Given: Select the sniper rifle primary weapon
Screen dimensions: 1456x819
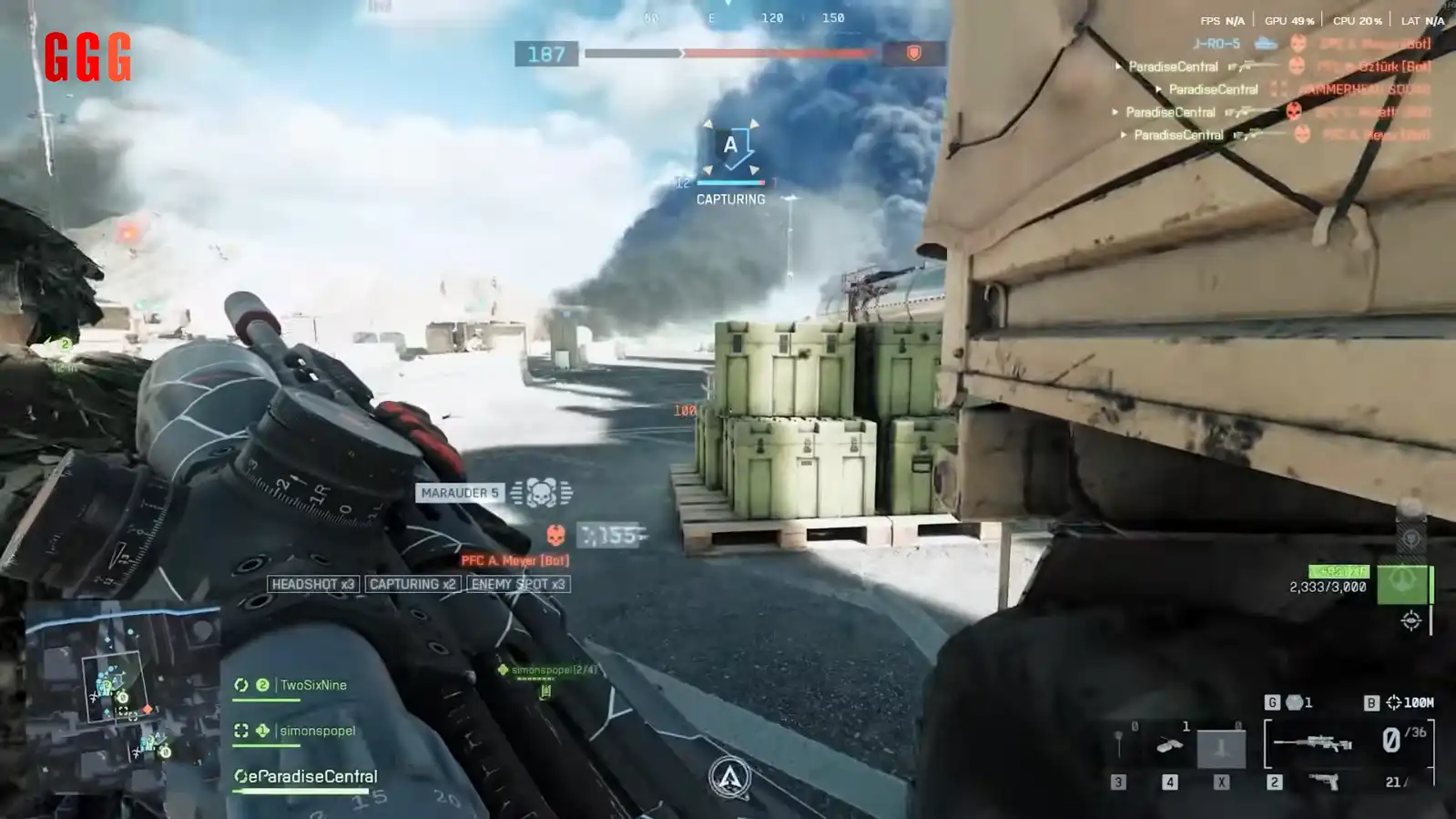Looking at the screenshot, I should (x=1312, y=743).
